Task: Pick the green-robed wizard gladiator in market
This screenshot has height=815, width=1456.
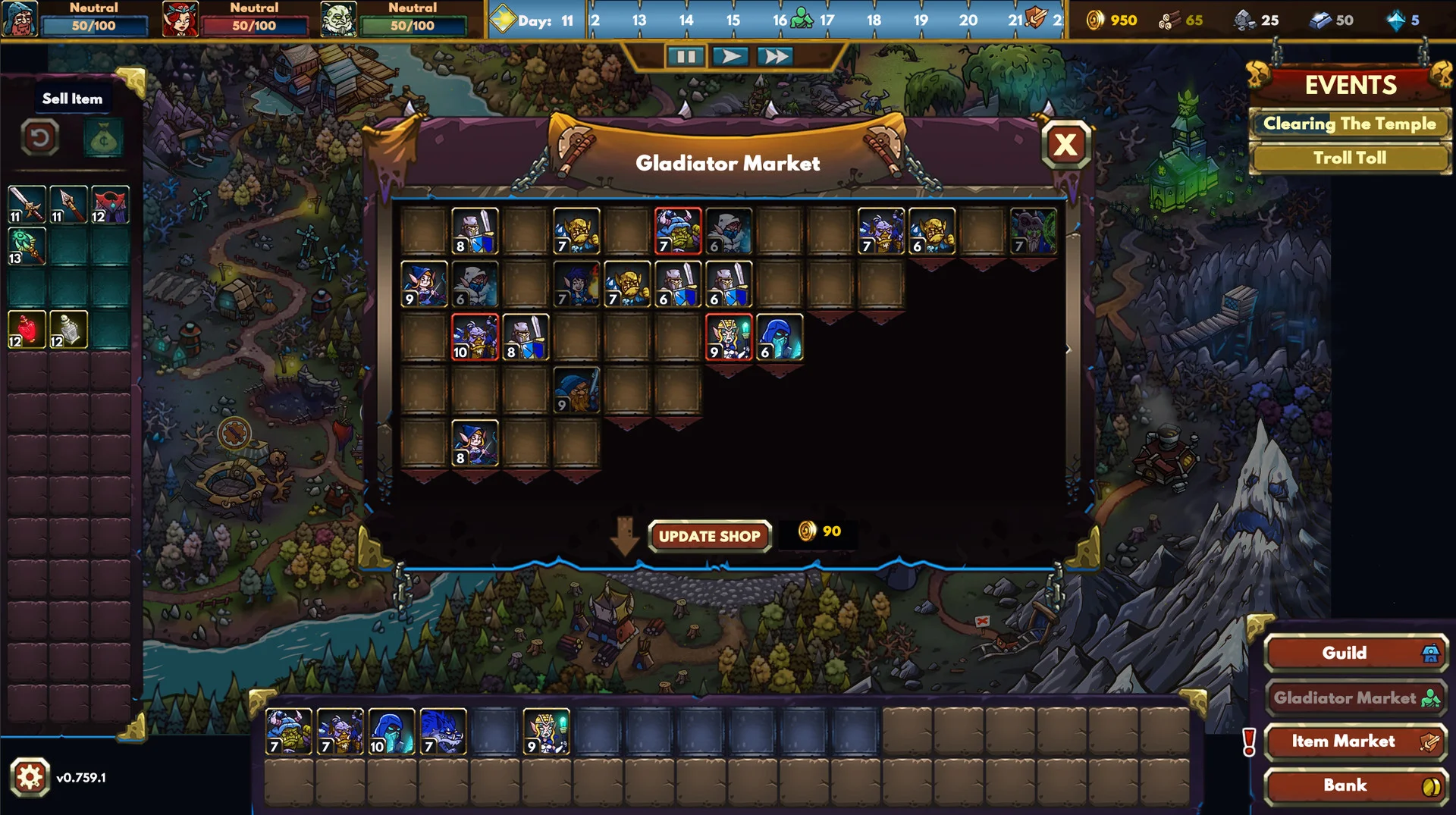Action: coord(1033,230)
